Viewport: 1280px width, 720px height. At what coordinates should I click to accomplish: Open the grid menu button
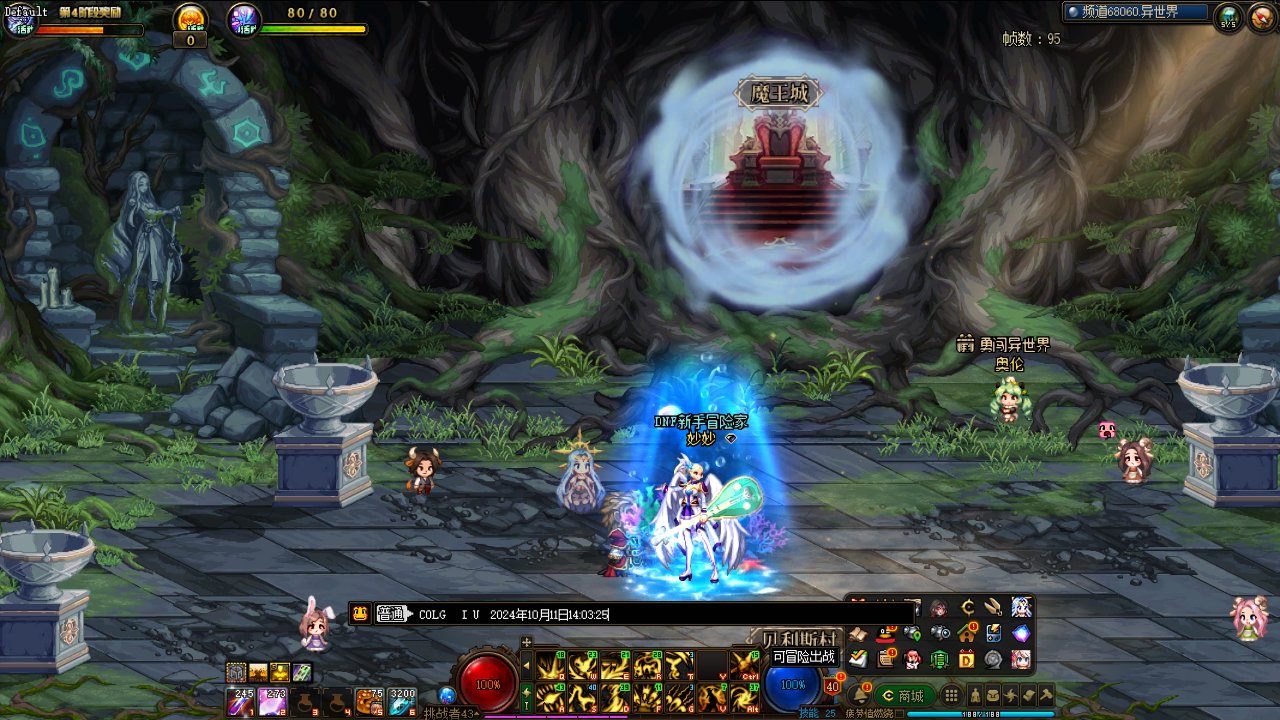pos(952,695)
